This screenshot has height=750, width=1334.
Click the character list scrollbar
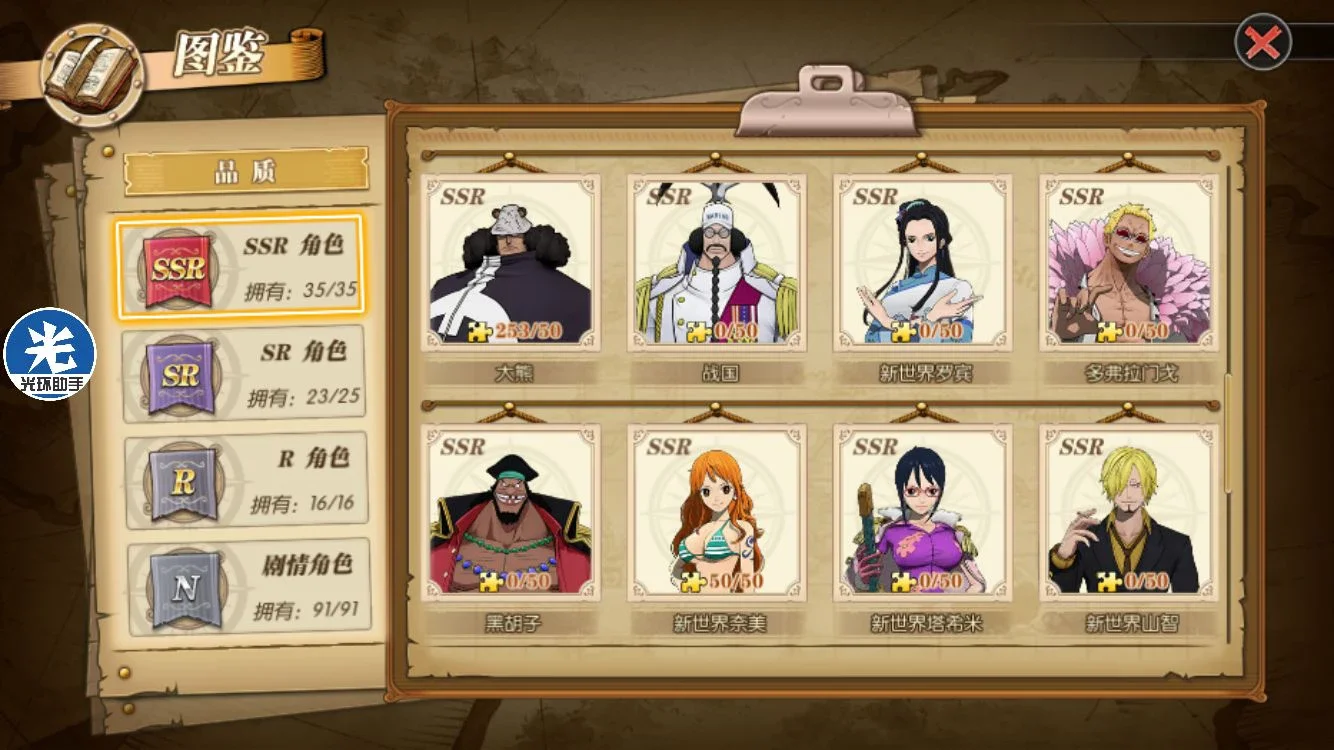coord(1229,432)
